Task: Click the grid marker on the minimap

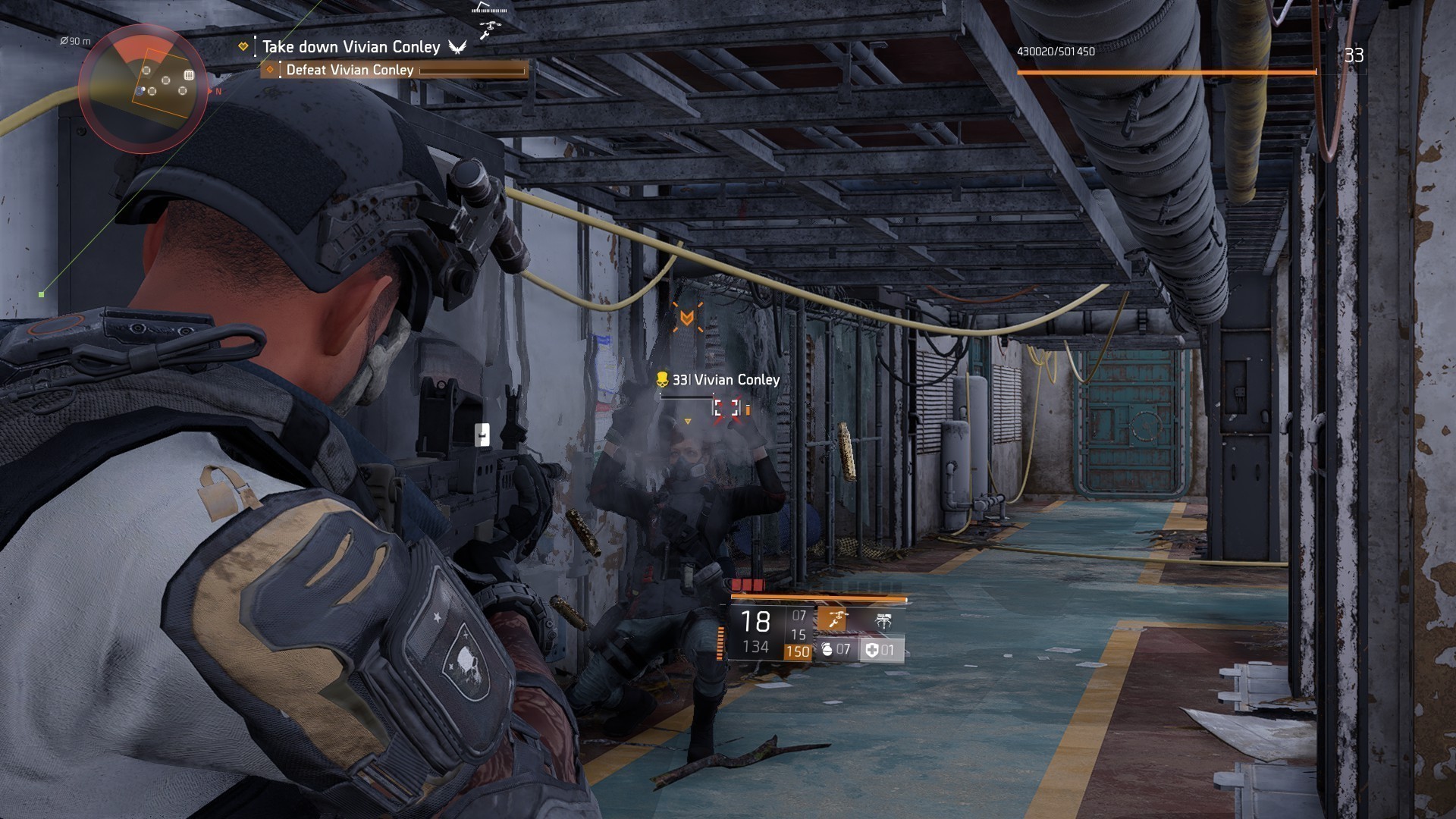Action: click(x=189, y=75)
